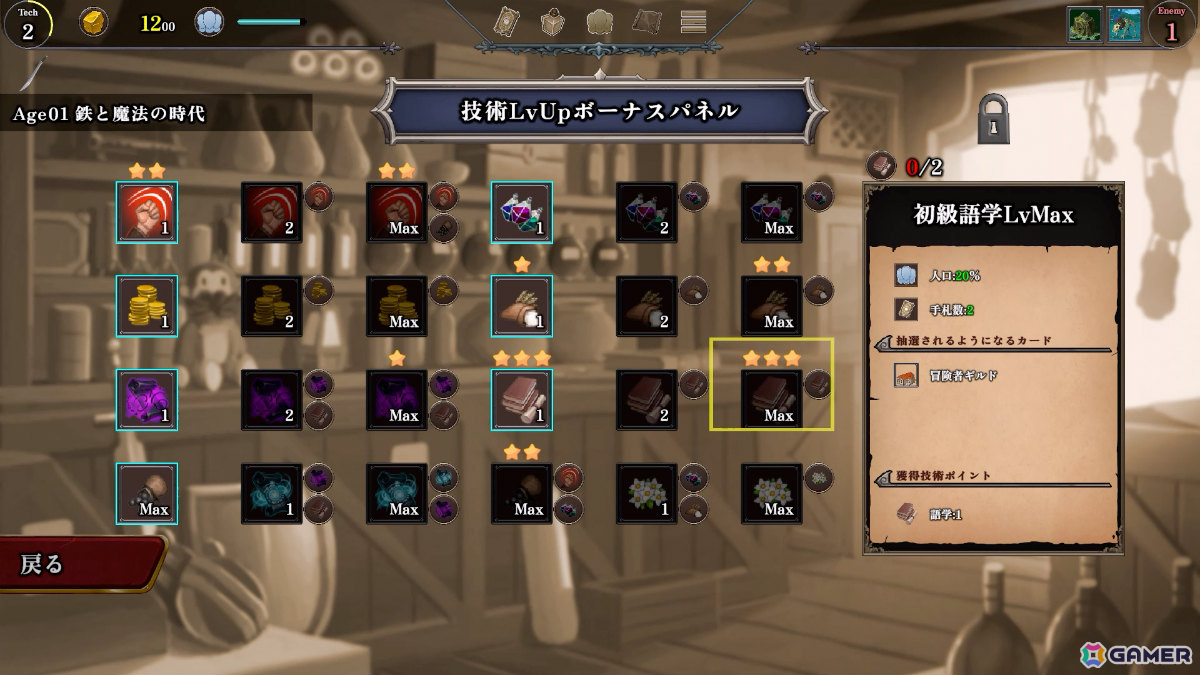Select the white flowers Max panel
The width and height of the screenshot is (1200, 675).
tap(772, 494)
